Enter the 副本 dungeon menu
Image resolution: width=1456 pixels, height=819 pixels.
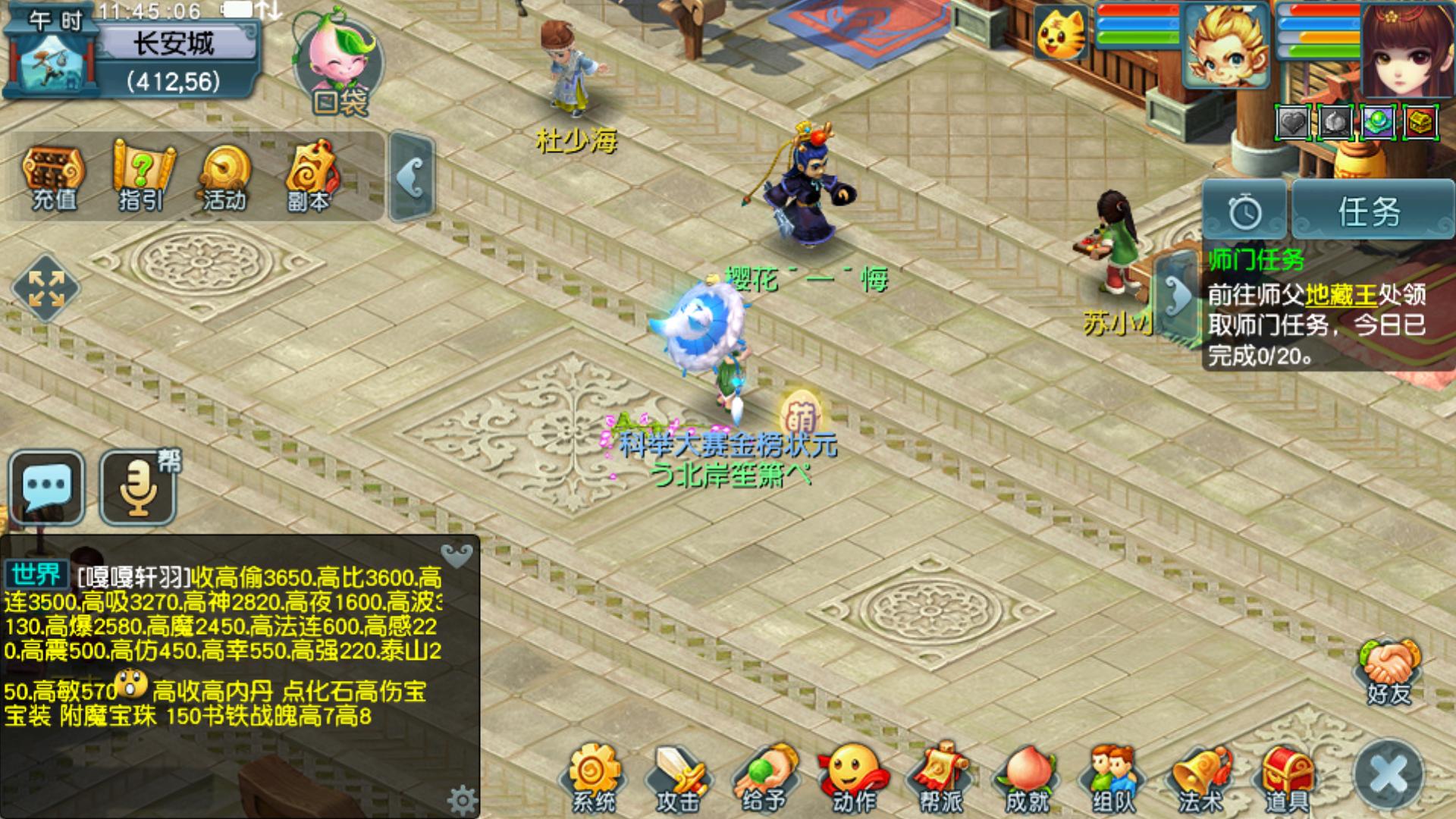pyautogui.click(x=309, y=176)
